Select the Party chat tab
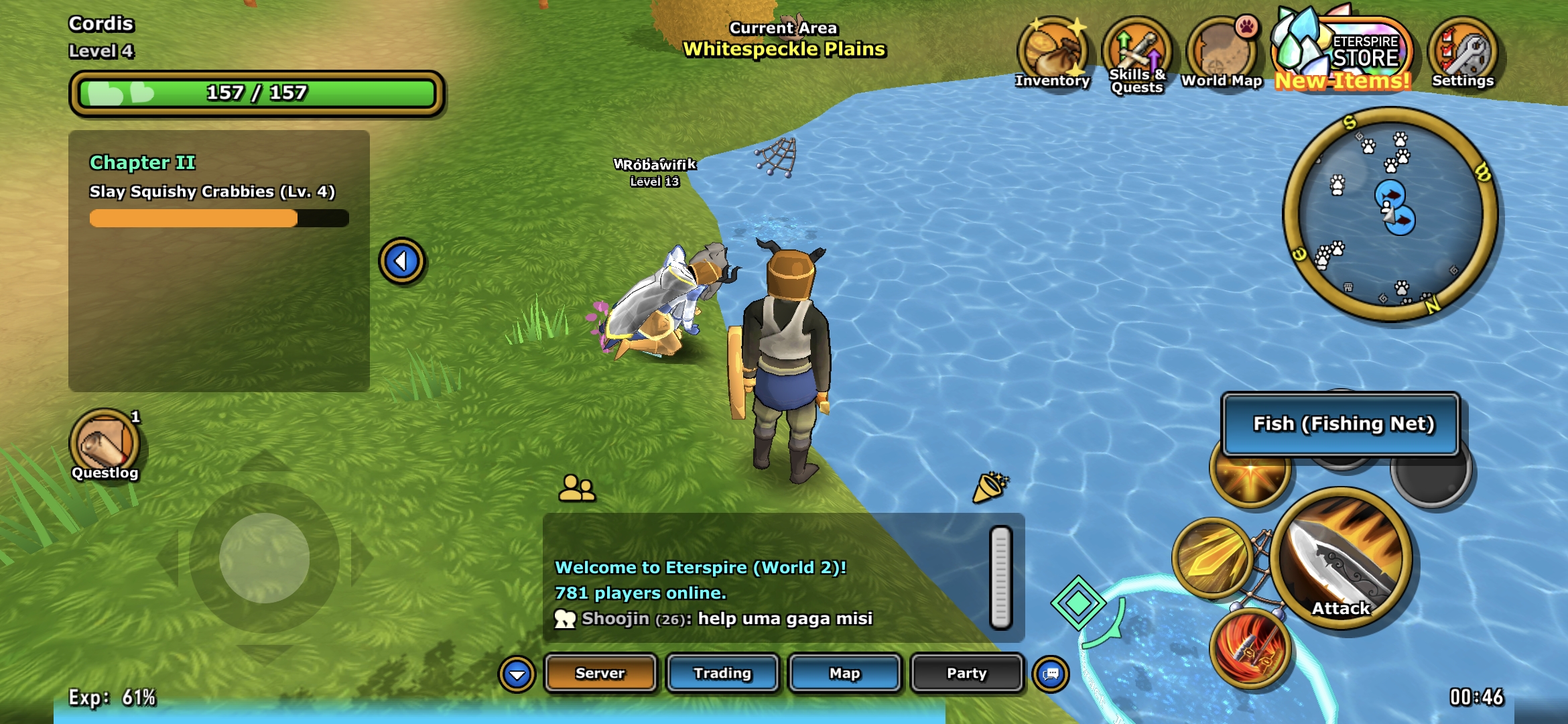1568x724 pixels. click(x=966, y=673)
